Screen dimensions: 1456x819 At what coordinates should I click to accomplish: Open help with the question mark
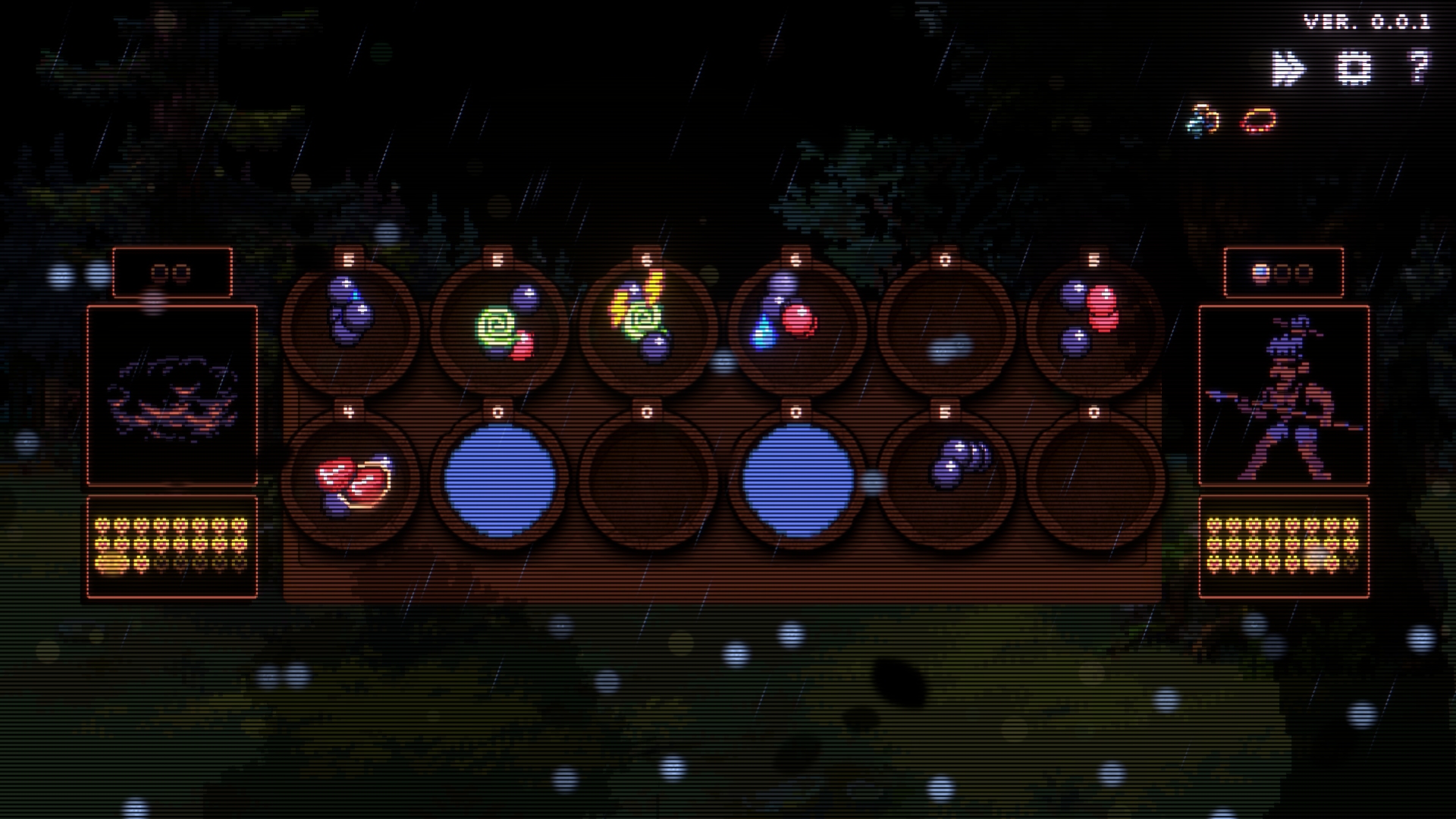pyautogui.click(x=1419, y=67)
